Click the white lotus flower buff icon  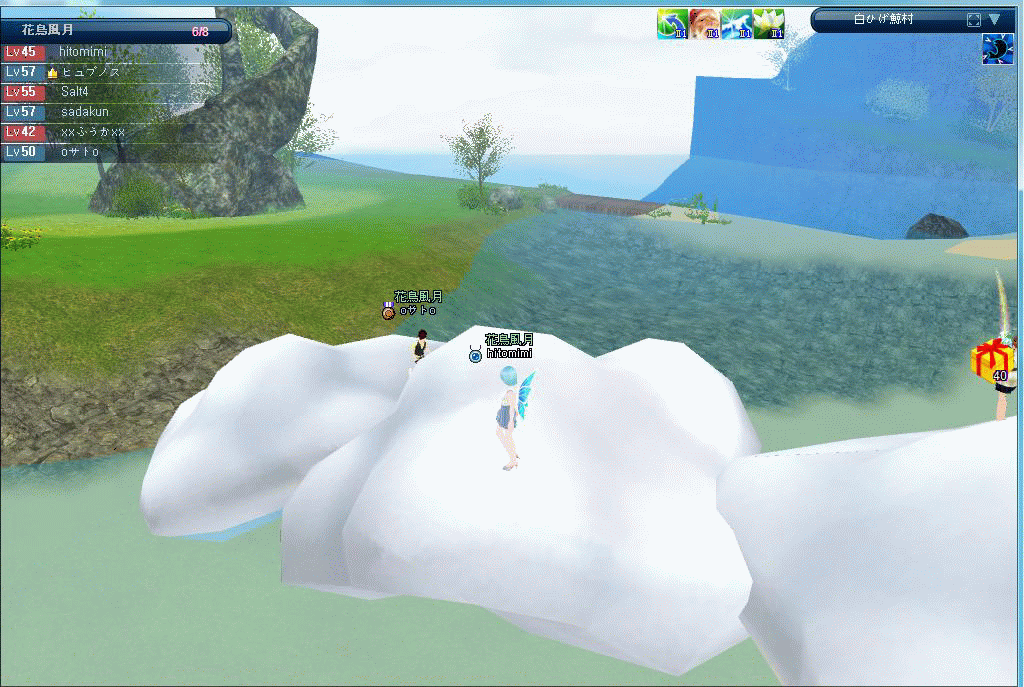768,24
